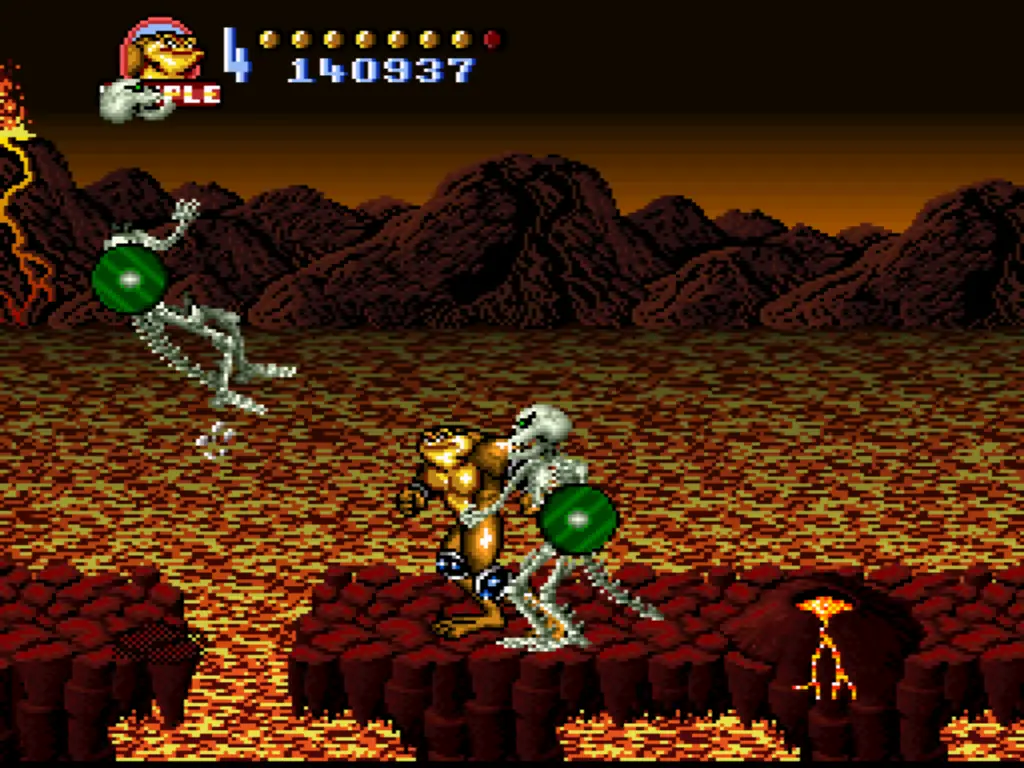Click Pimple's toad portrait icon
Viewport: 1024px width, 768px height.
pyautogui.click(x=162, y=52)
